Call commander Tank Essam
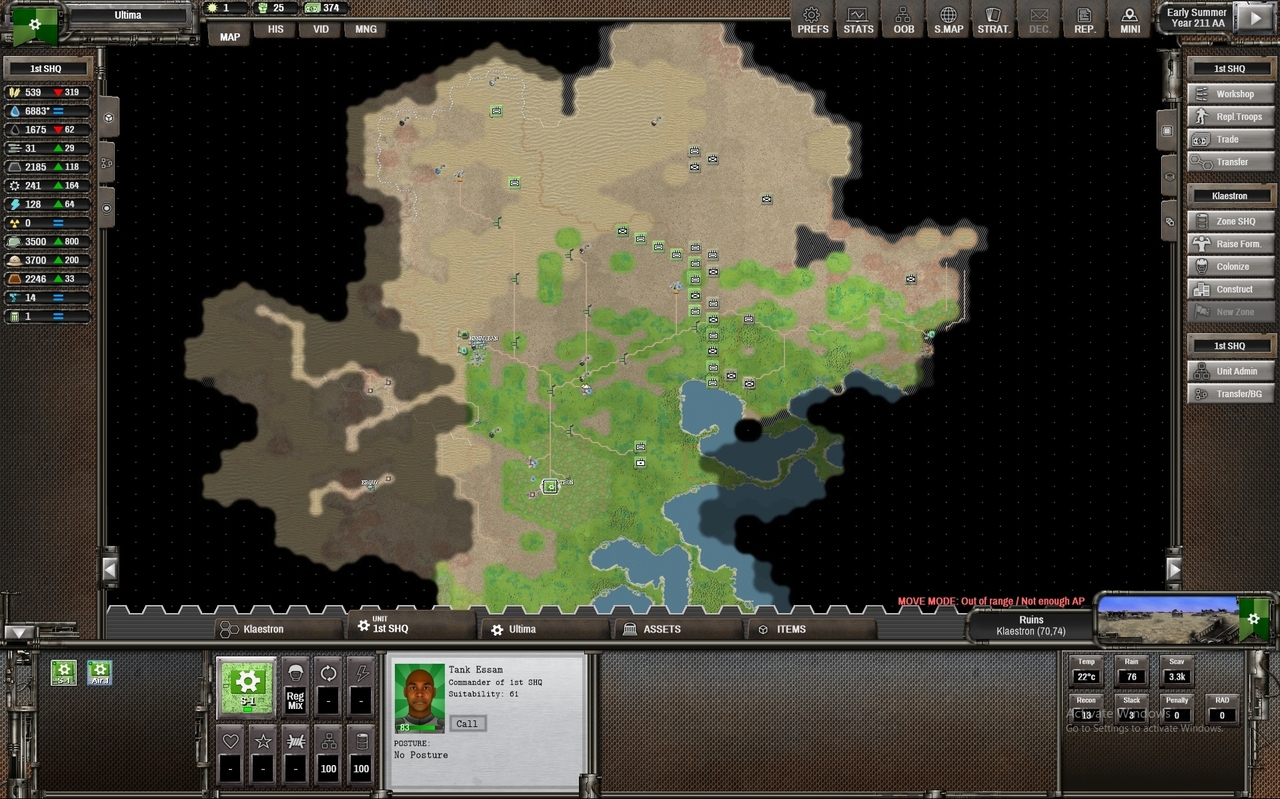 (x=467, y=723)
